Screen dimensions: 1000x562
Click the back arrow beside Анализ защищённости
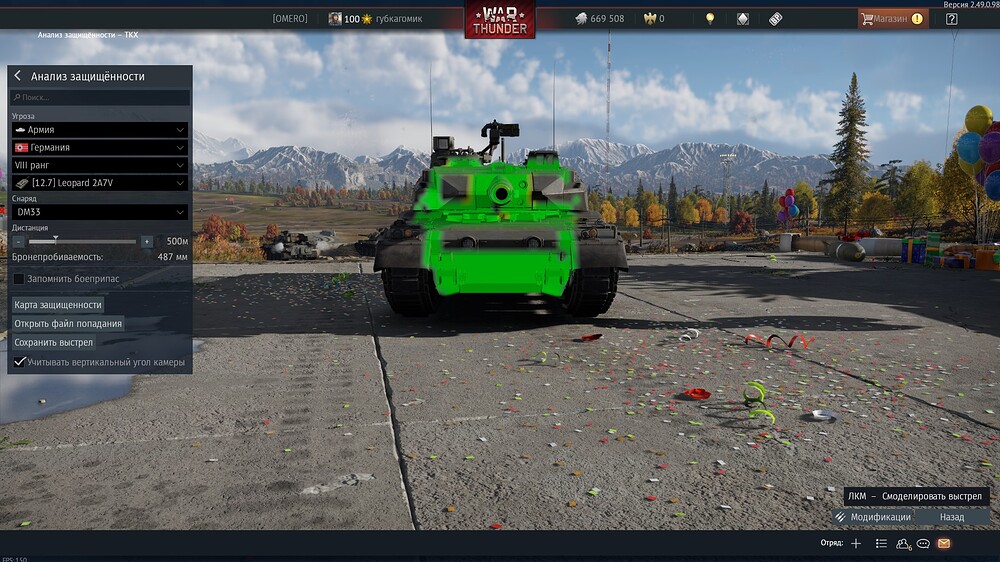17,76
